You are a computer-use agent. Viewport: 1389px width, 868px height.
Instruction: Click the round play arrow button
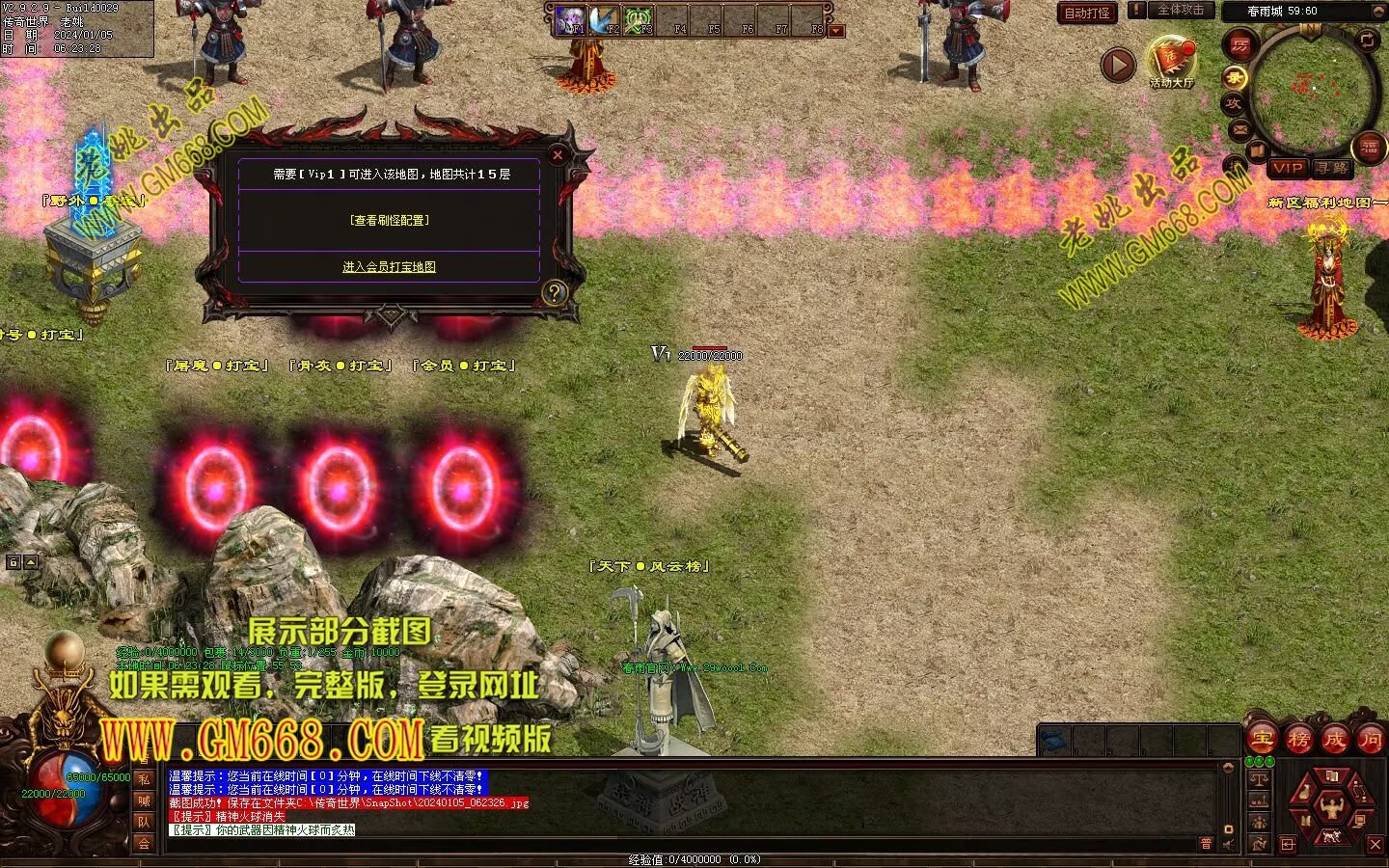click(1118, 66)
